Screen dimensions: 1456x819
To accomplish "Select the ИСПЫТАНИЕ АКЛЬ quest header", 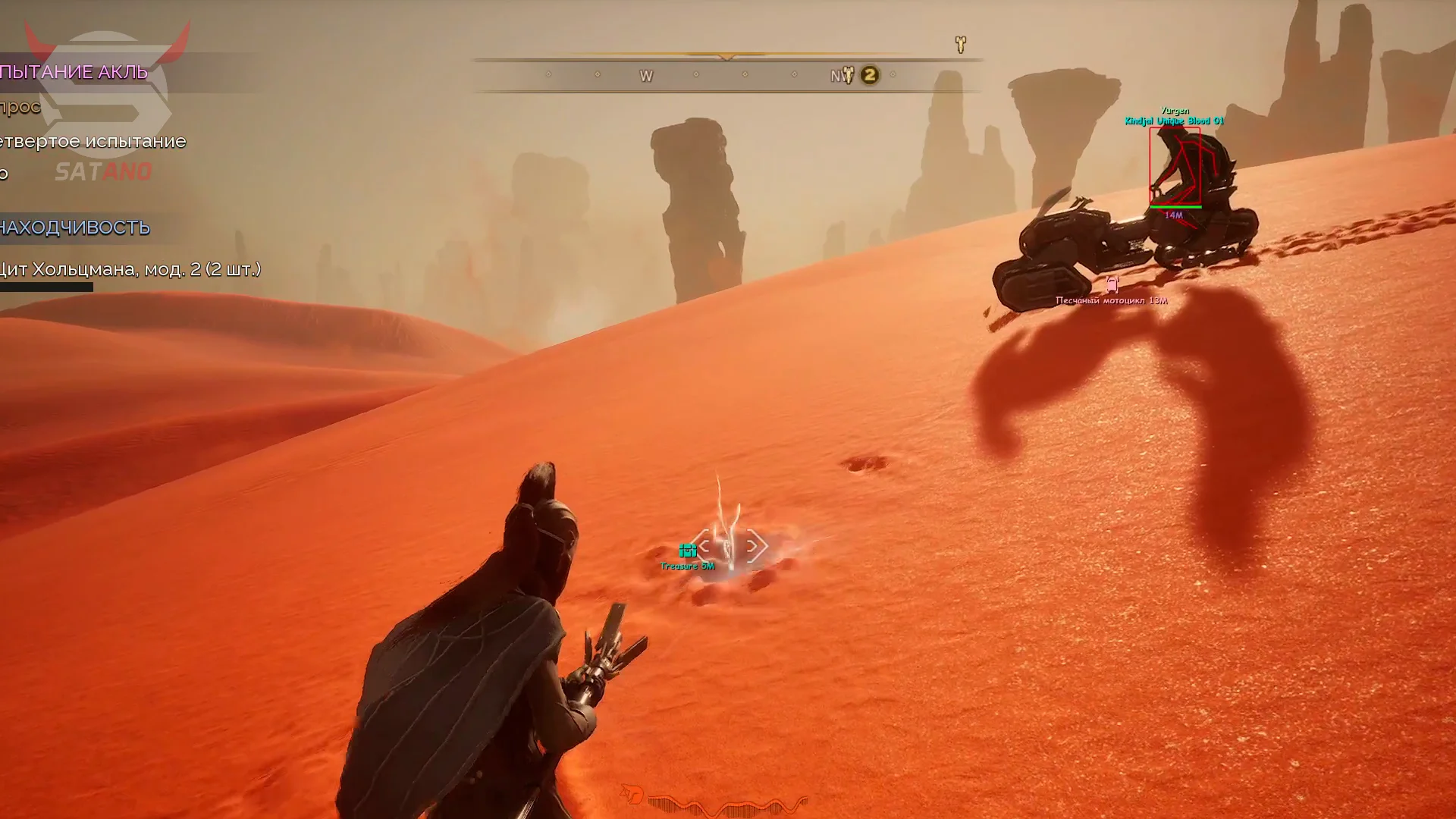I will [x=74, y=72].
